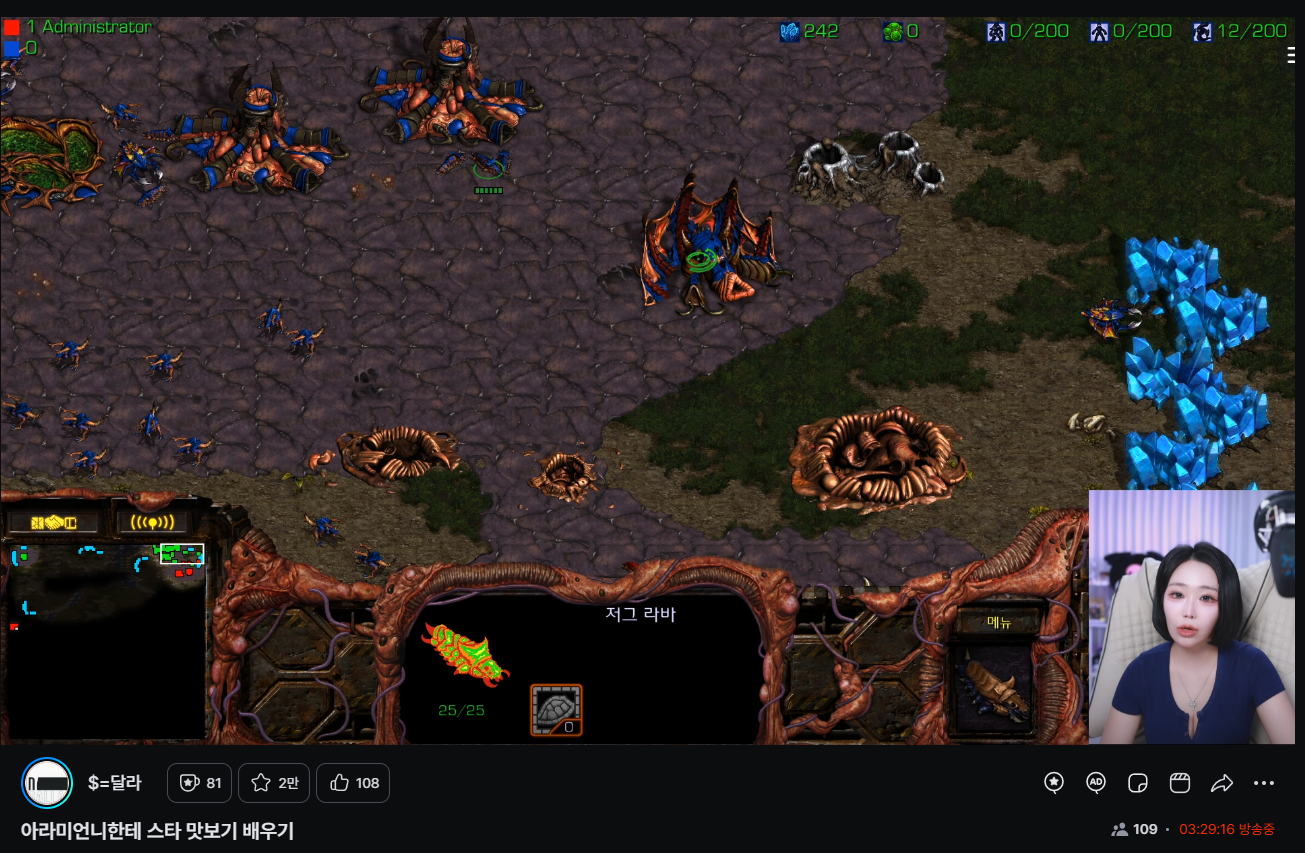The width and height of the screenshot is (1305, 853).
Task: Click the minimap in the console
Action: click(106, 640)
